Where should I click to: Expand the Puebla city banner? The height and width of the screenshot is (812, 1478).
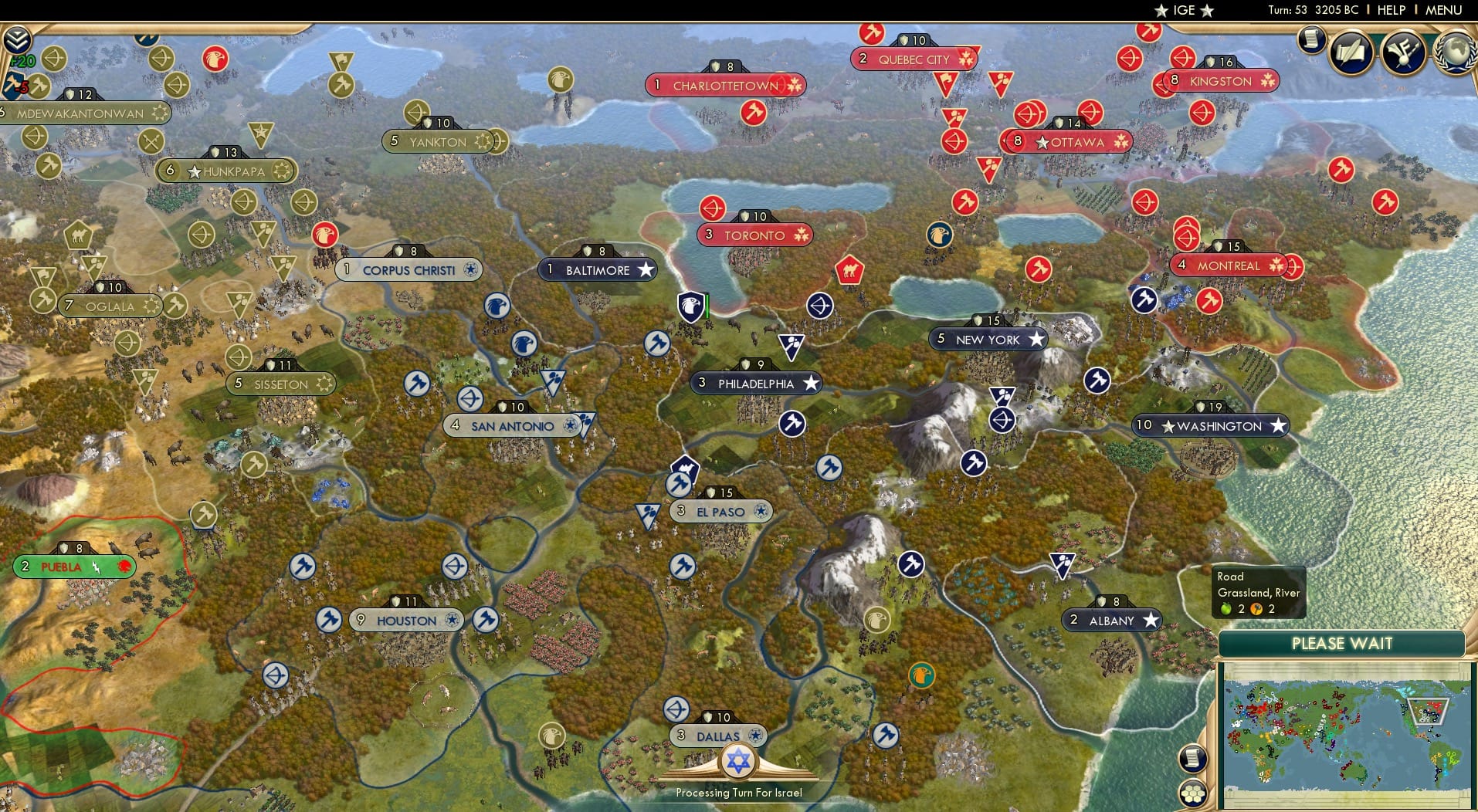point(73,566)
